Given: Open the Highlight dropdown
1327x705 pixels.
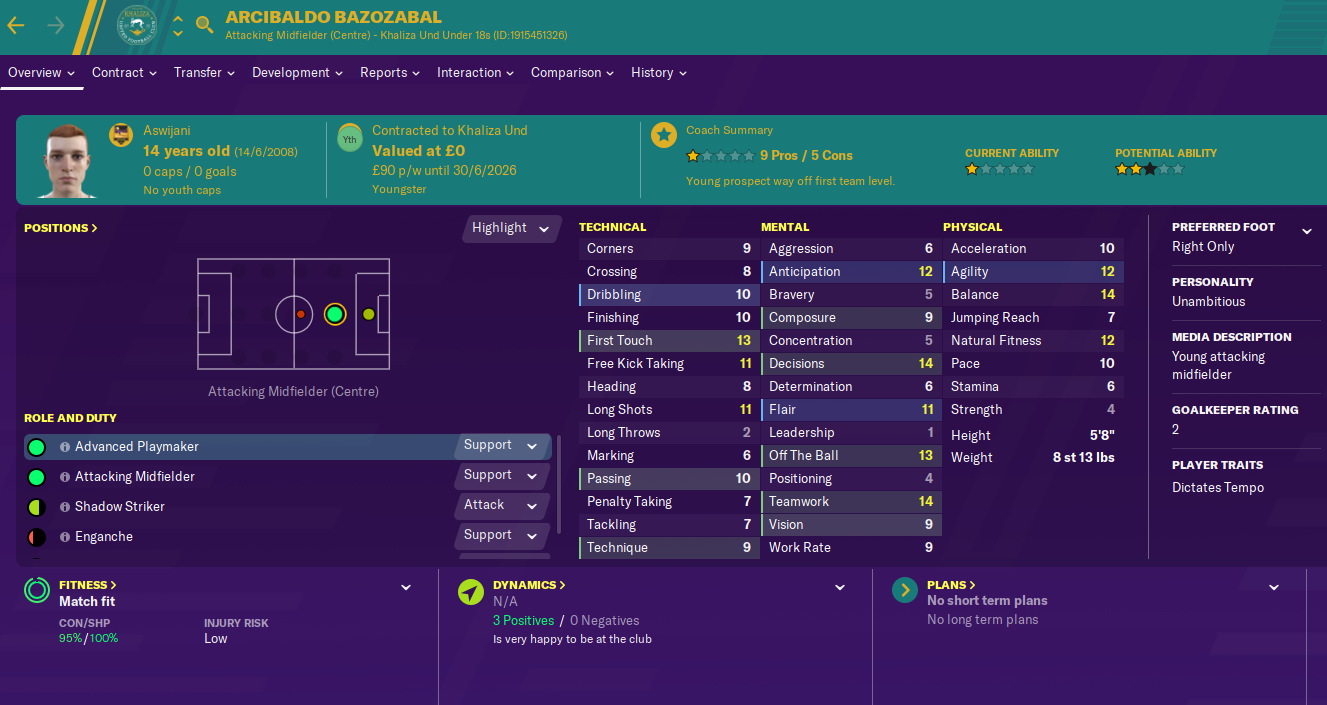Looking at the screenshot, I should tap(511, 228).
